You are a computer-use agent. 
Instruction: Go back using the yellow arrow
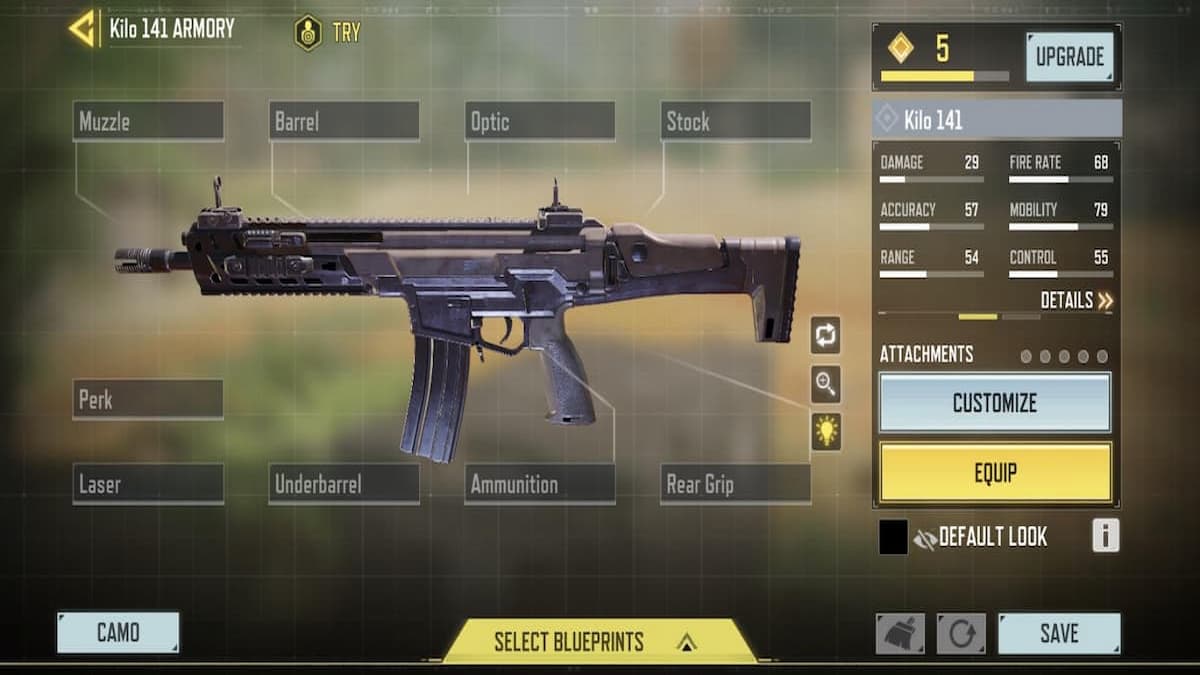tap(82, 29)
